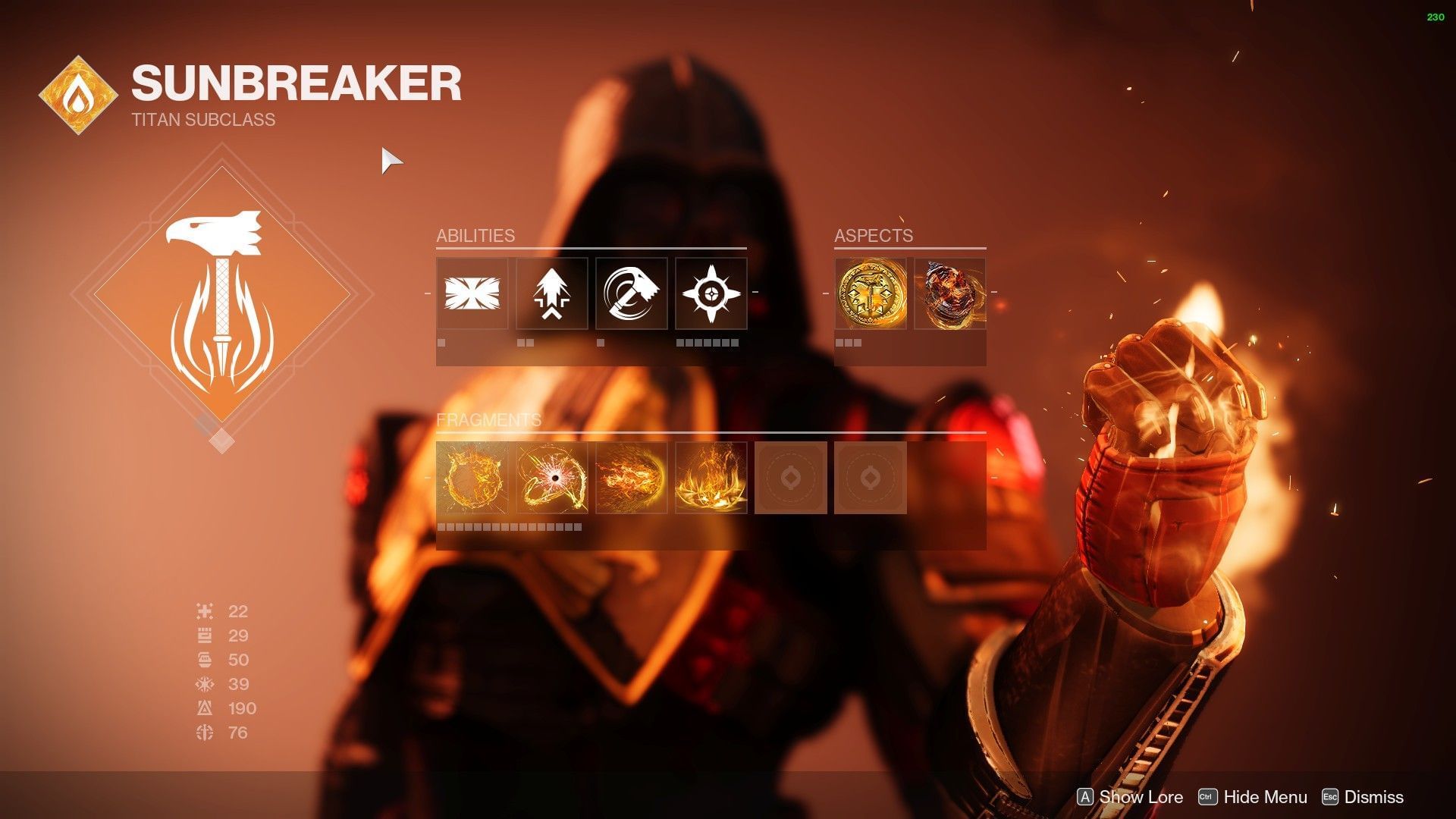Click the ASPECTS section header
The height and width of the screenshot is (819, 1456).
coord(874,235)
